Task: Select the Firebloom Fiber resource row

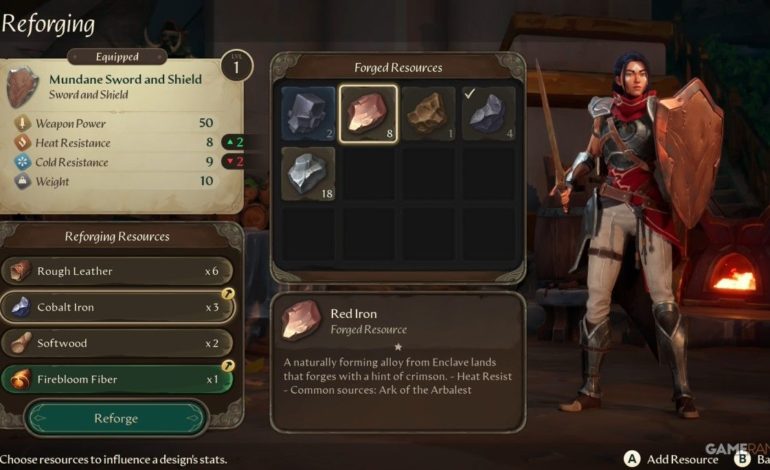Action: coord(118,379)
